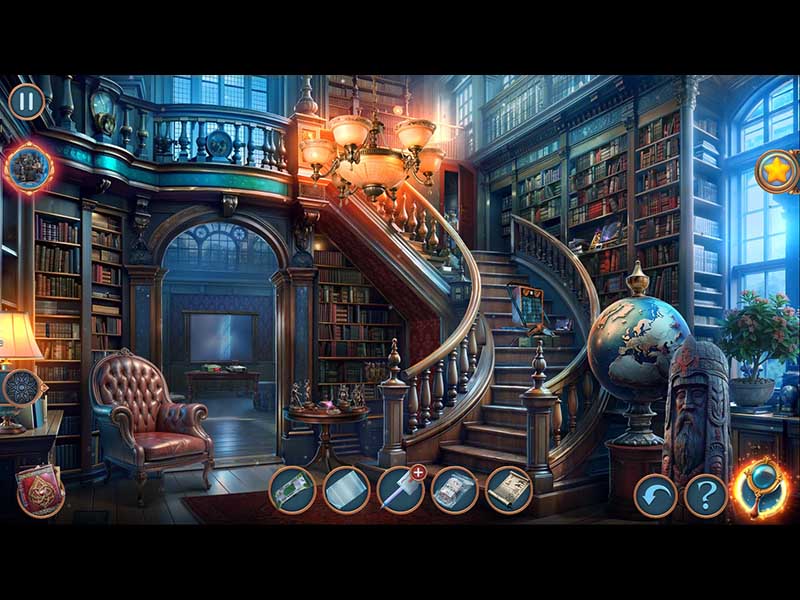
Task: Open help with the question mark button
Action: click(705, 496)
